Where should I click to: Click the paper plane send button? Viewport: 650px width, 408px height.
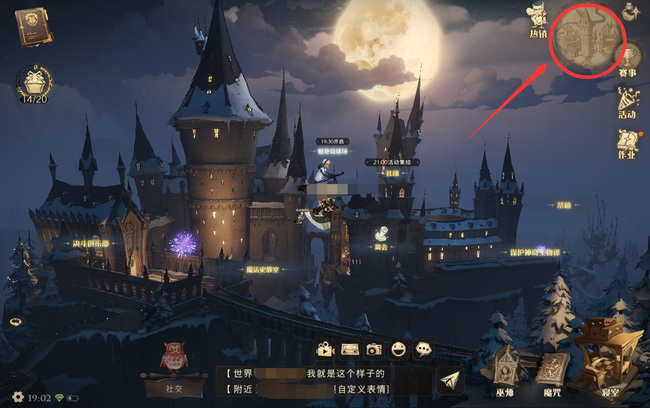[450, 381]
